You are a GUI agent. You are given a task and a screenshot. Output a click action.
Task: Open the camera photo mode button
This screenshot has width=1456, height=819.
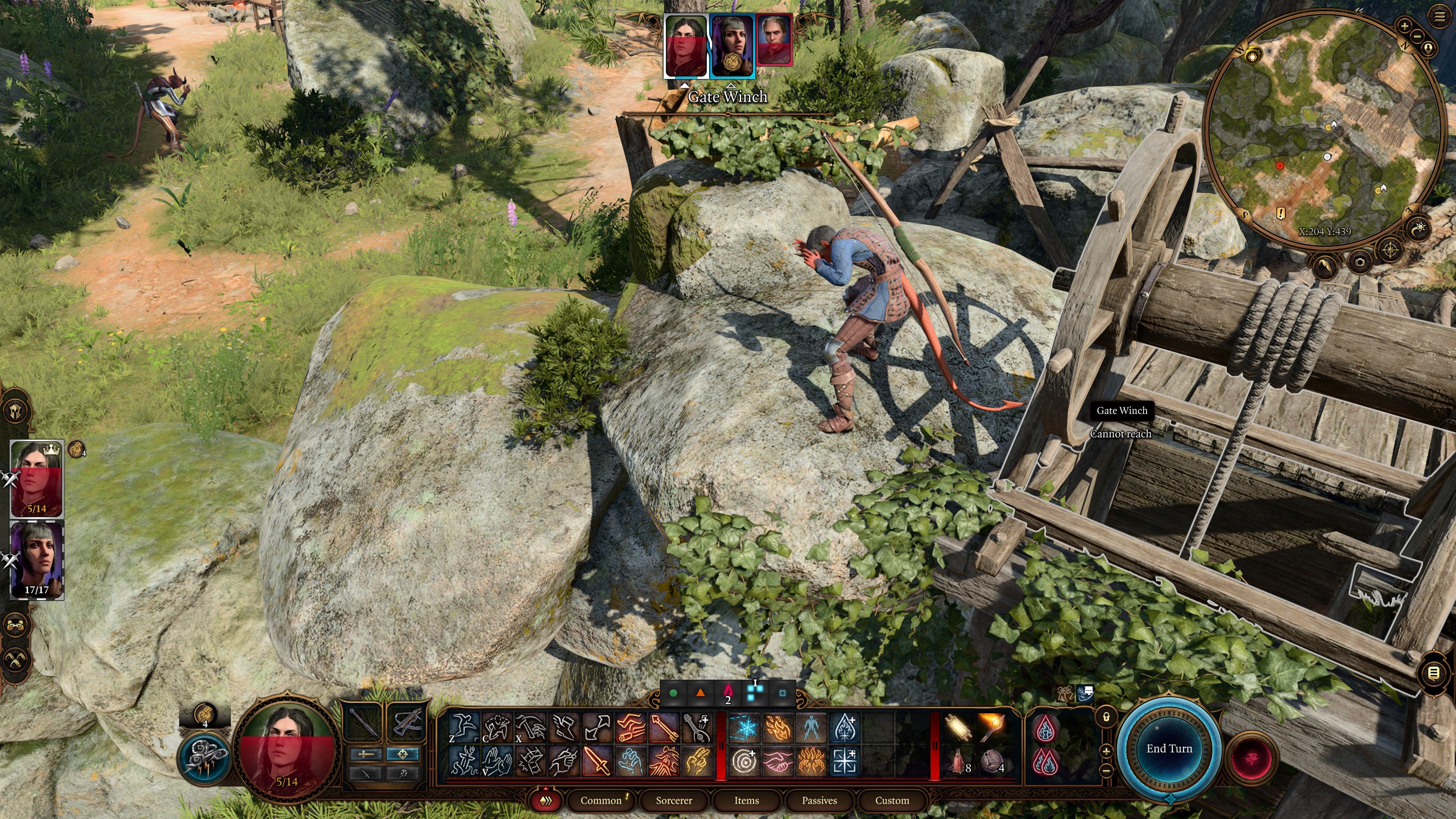[1360, 262]
